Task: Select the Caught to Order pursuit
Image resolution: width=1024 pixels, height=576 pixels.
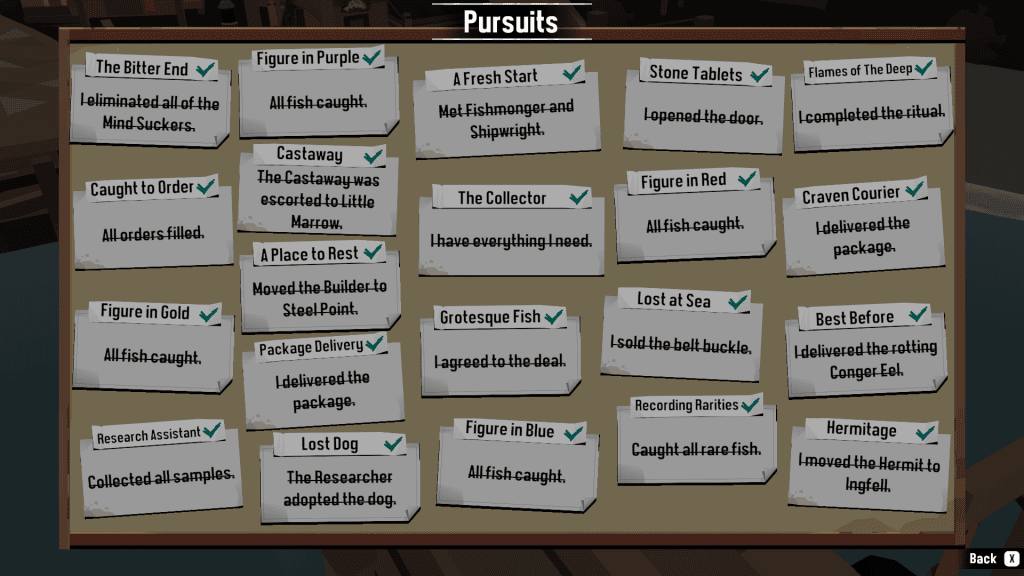Action: (152, 222)
